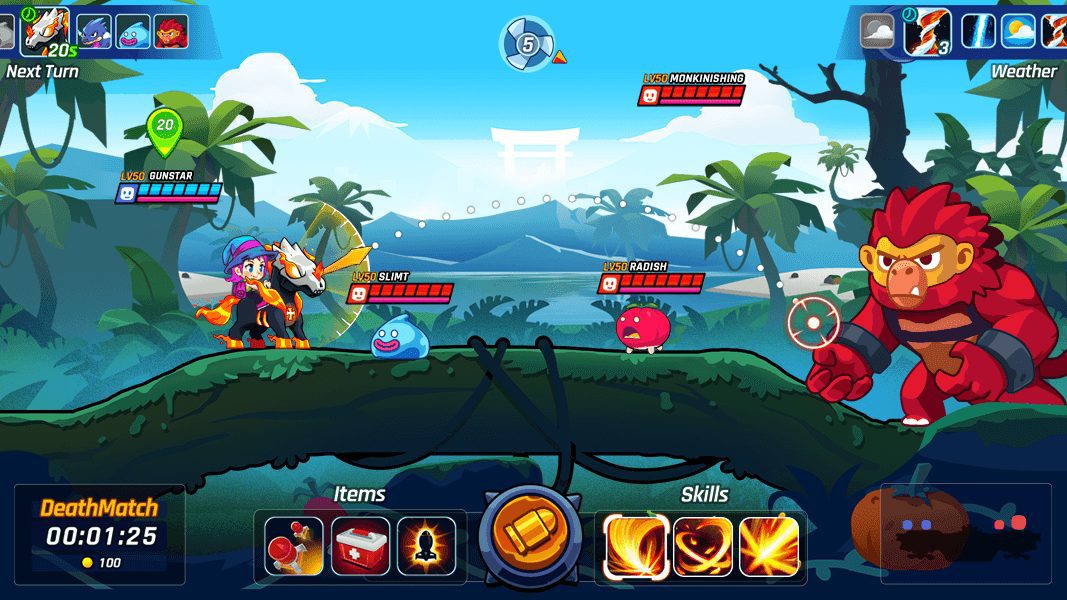The width and height of the screenshot is (1067, 600).
Task: Select the red monkey portrait in turn order
Action: click(x=171, y=32)
